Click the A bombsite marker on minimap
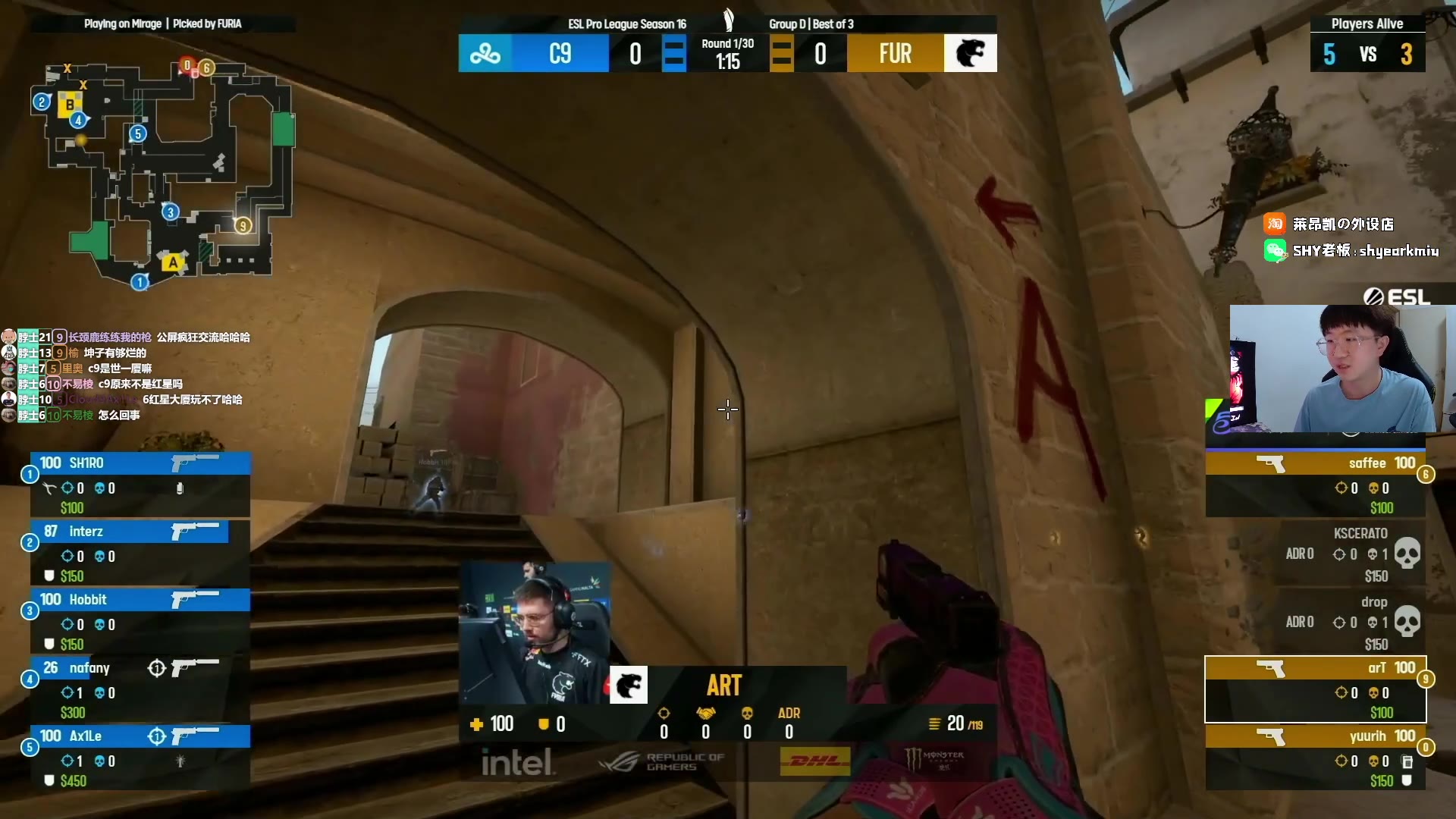 (x=173, y=262)
